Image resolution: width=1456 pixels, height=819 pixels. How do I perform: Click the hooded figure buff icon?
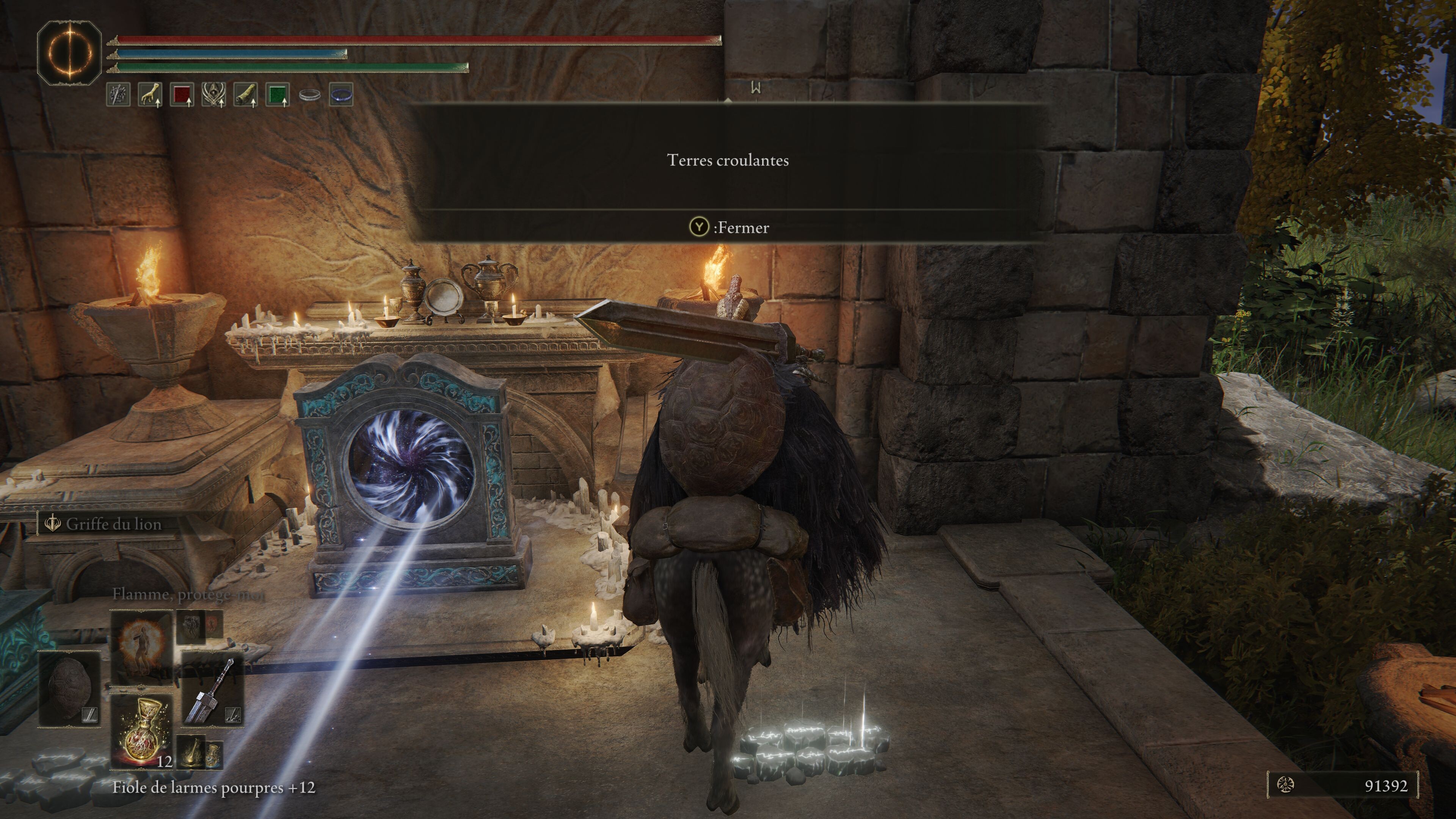point(213,94)
